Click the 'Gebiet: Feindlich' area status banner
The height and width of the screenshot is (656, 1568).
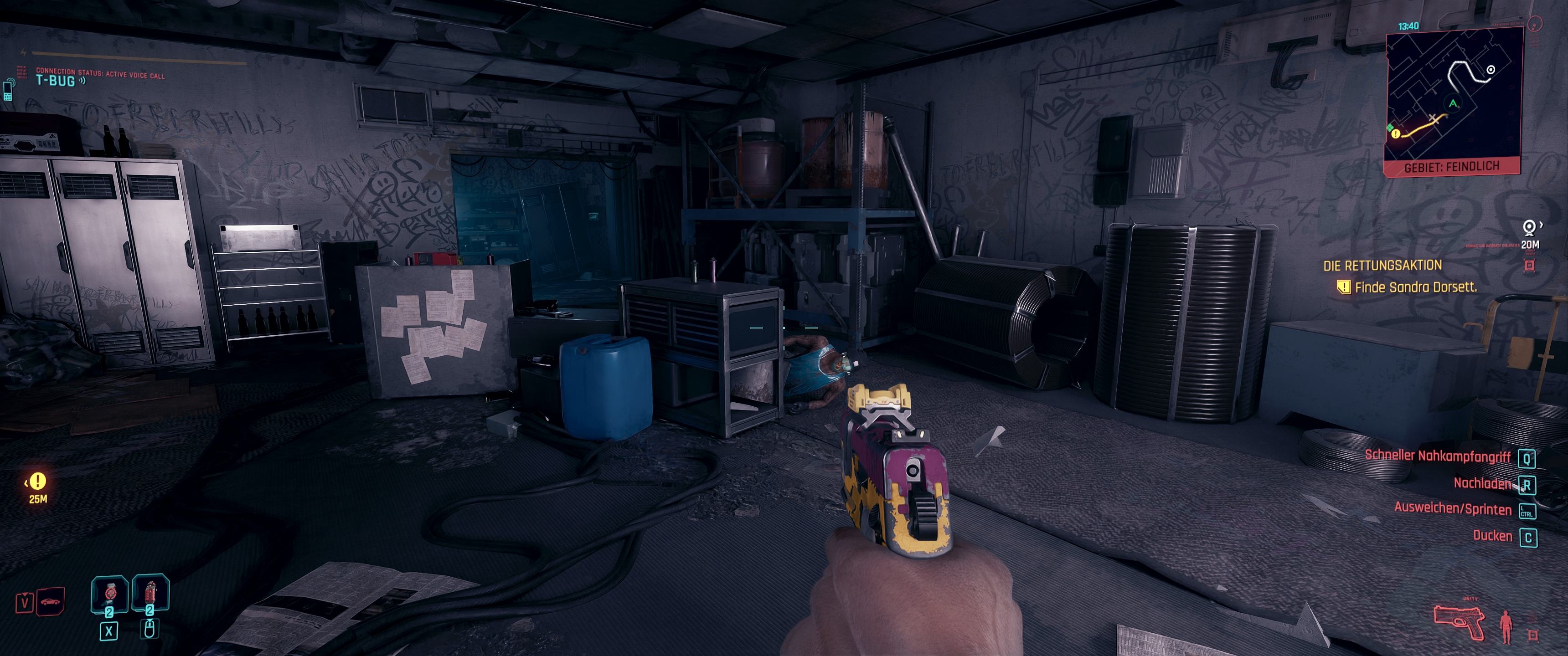(1451, 167)
